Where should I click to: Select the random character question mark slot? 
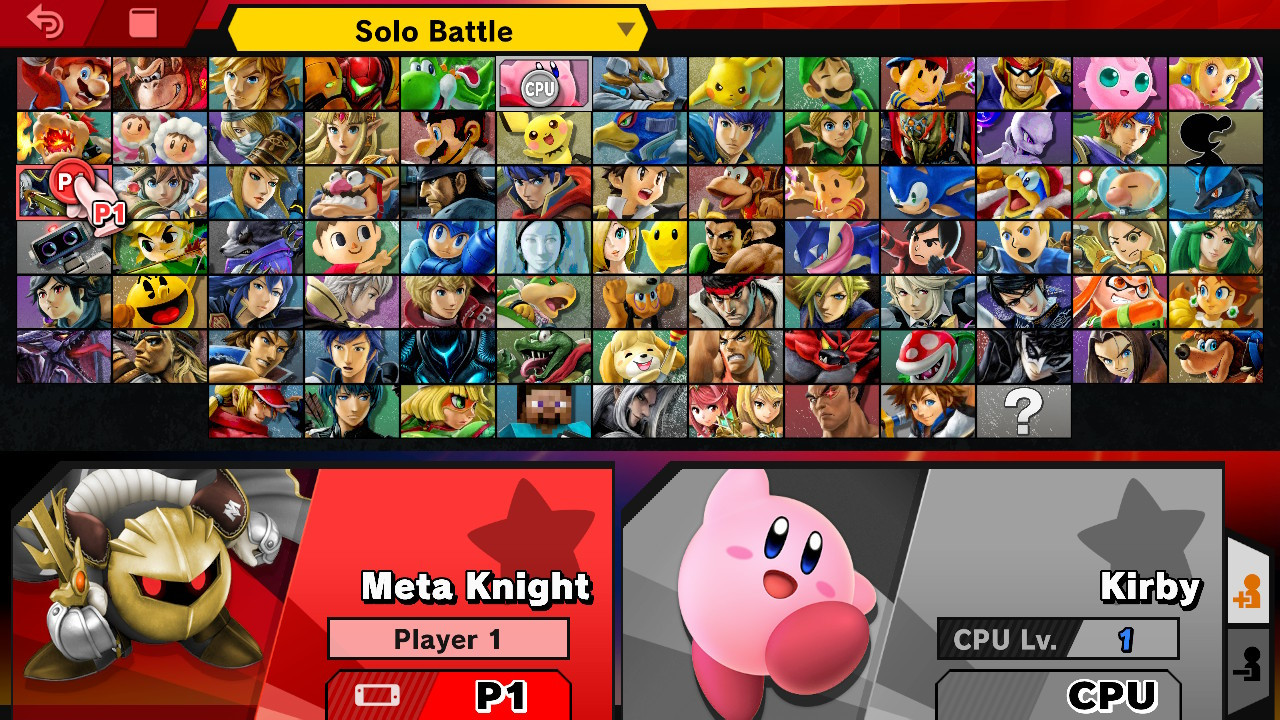pos(1022,410)
